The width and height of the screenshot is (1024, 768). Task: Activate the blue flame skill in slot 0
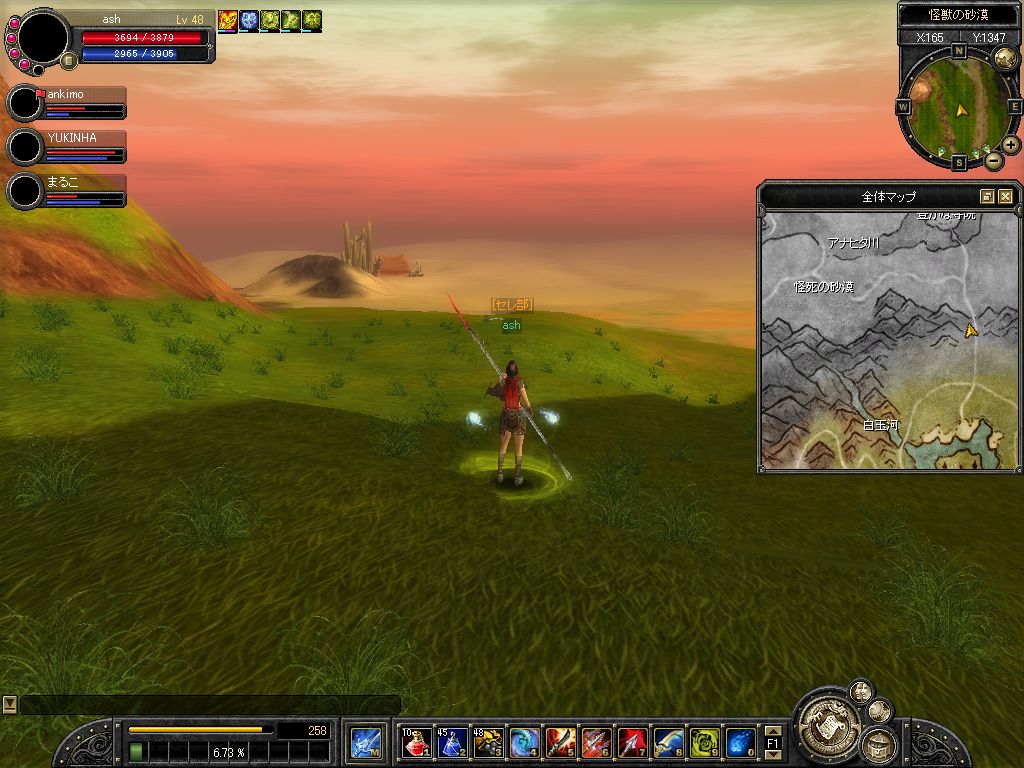point(741,743)
